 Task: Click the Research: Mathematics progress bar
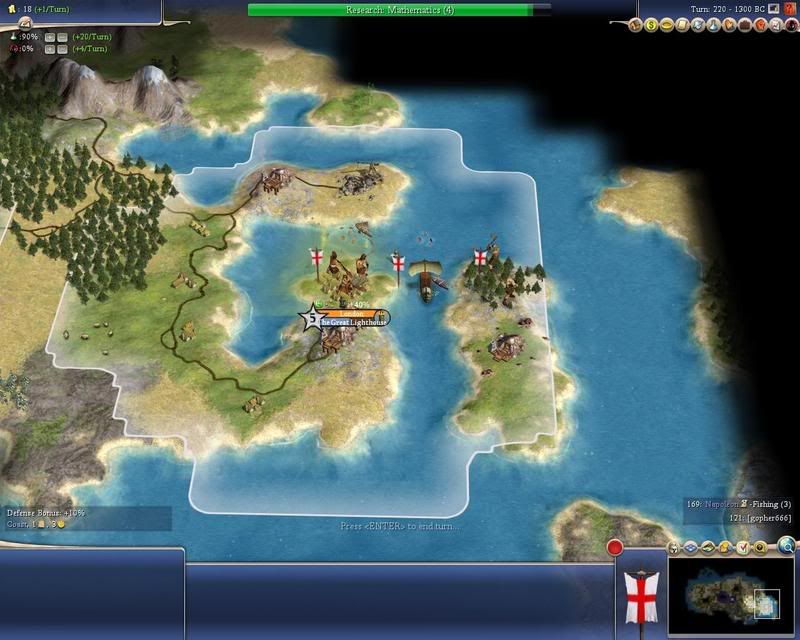pyautogui.click(x=398, y=9)
